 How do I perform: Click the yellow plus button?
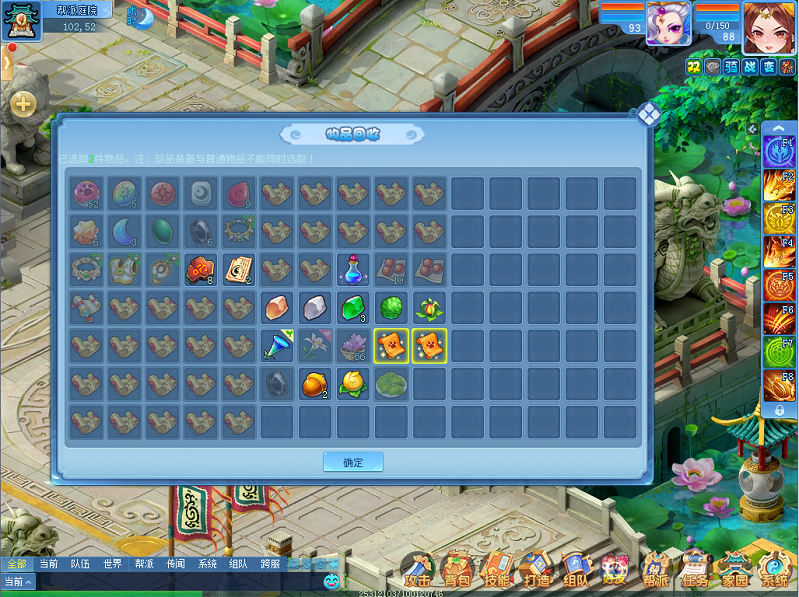point(23,103)
